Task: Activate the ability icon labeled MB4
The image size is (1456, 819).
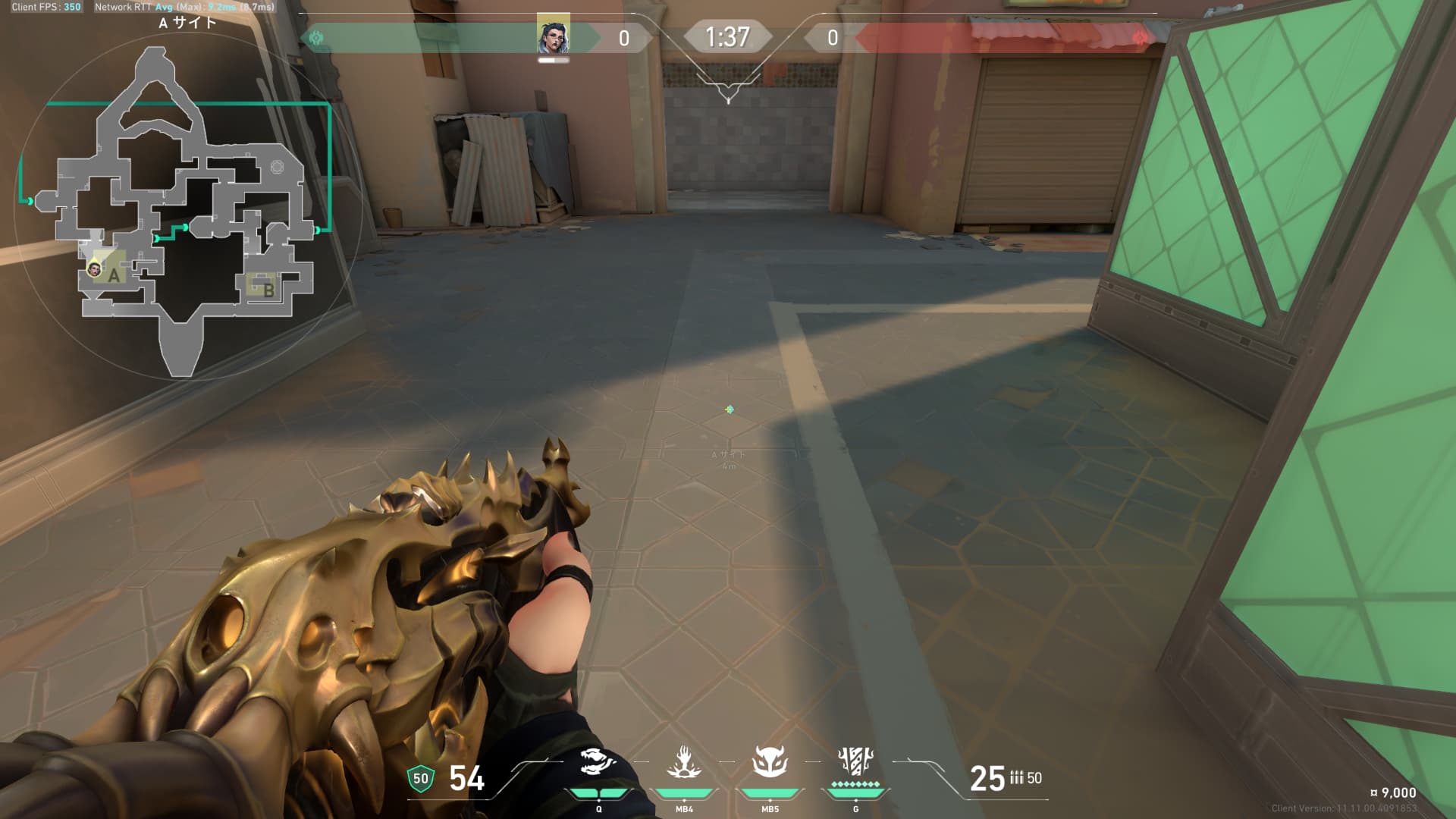Action: point(684,762)
